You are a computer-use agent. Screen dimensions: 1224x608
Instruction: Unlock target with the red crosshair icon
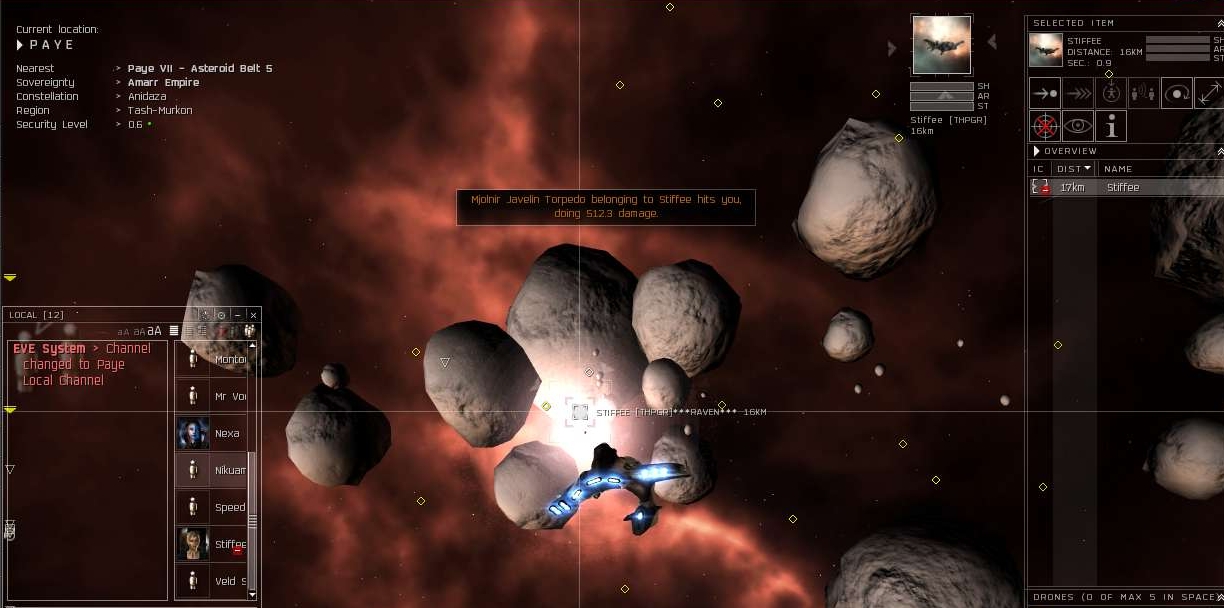coord(1045,126)
